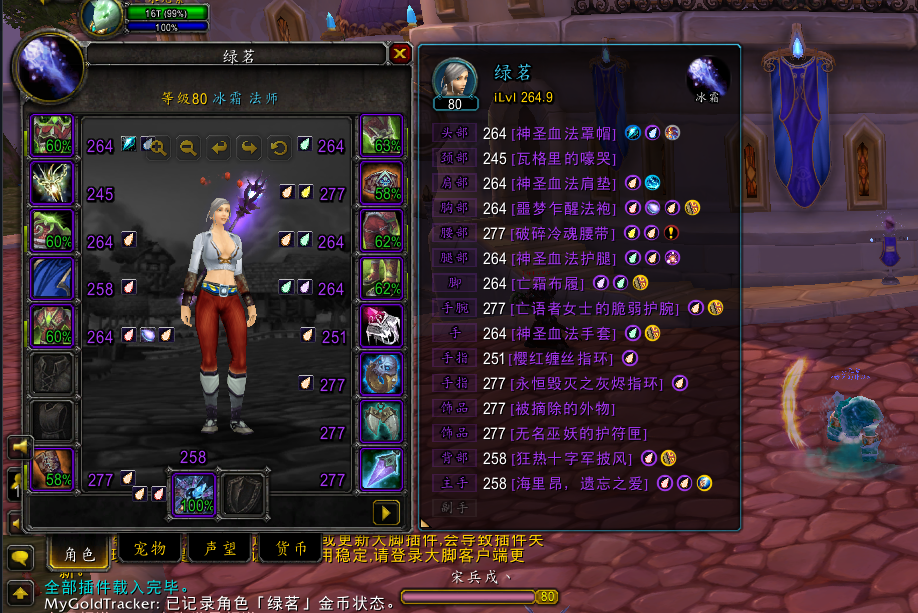This screenshot has width=918, height=613.
Task: Zoom out the character model
Action: pyautogui.click(x=187, y=148)
